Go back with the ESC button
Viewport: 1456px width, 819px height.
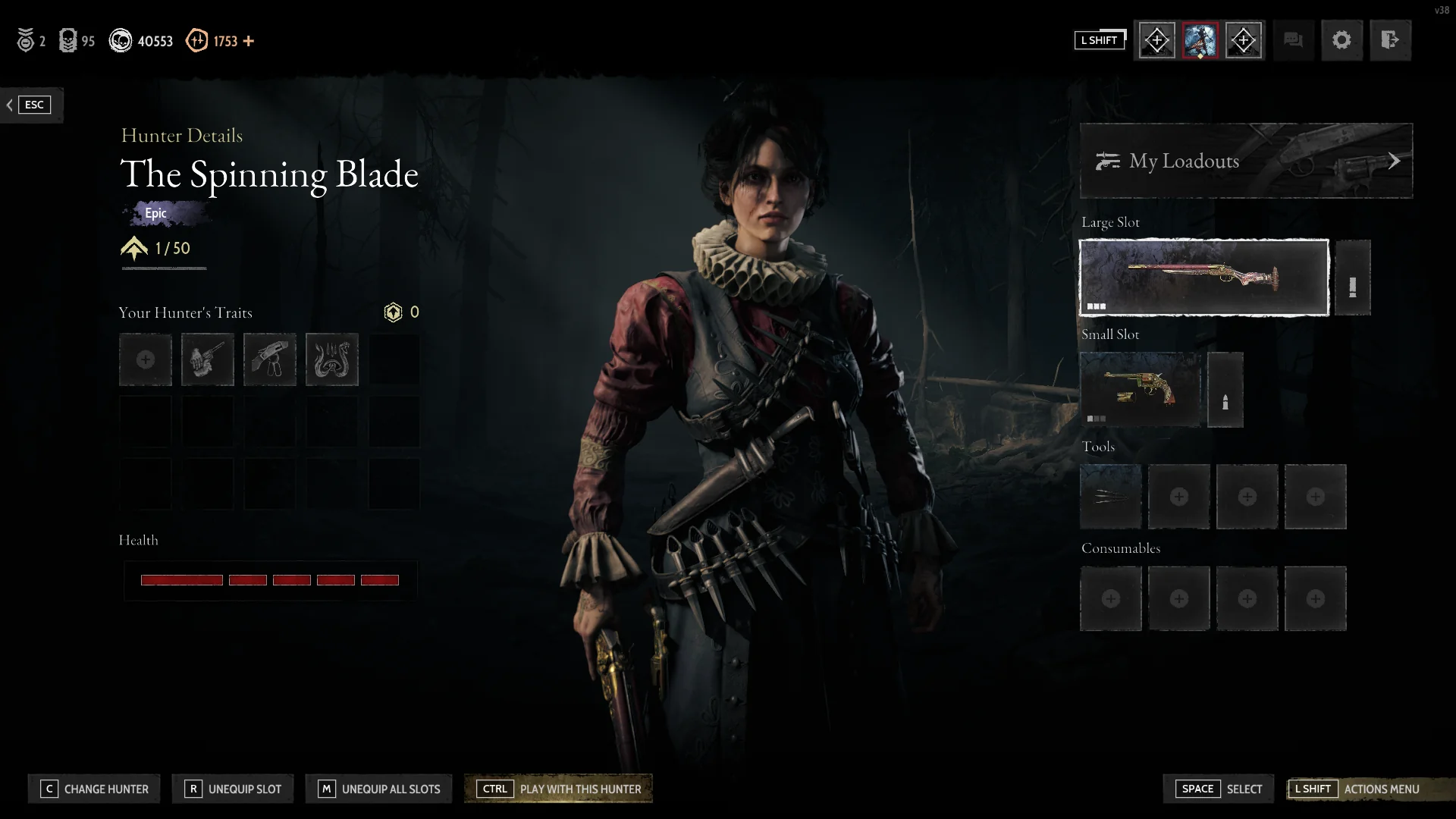coord(32,105)
